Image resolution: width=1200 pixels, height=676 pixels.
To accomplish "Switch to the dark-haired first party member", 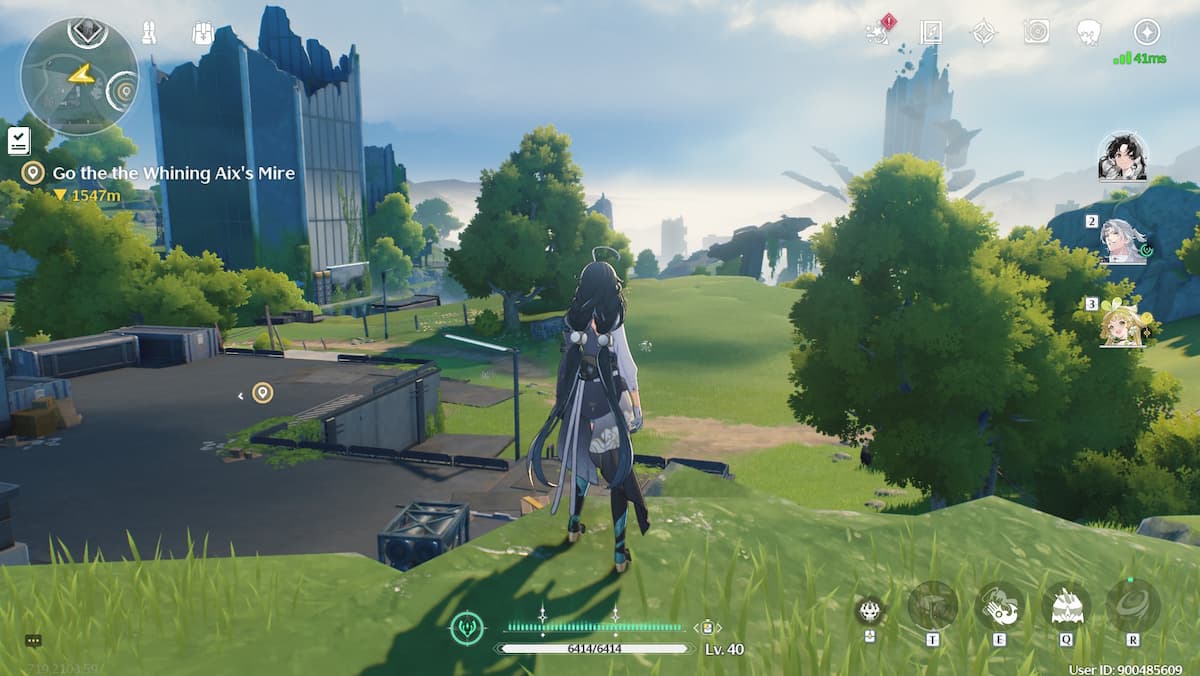I will (x=1122, y=158).
